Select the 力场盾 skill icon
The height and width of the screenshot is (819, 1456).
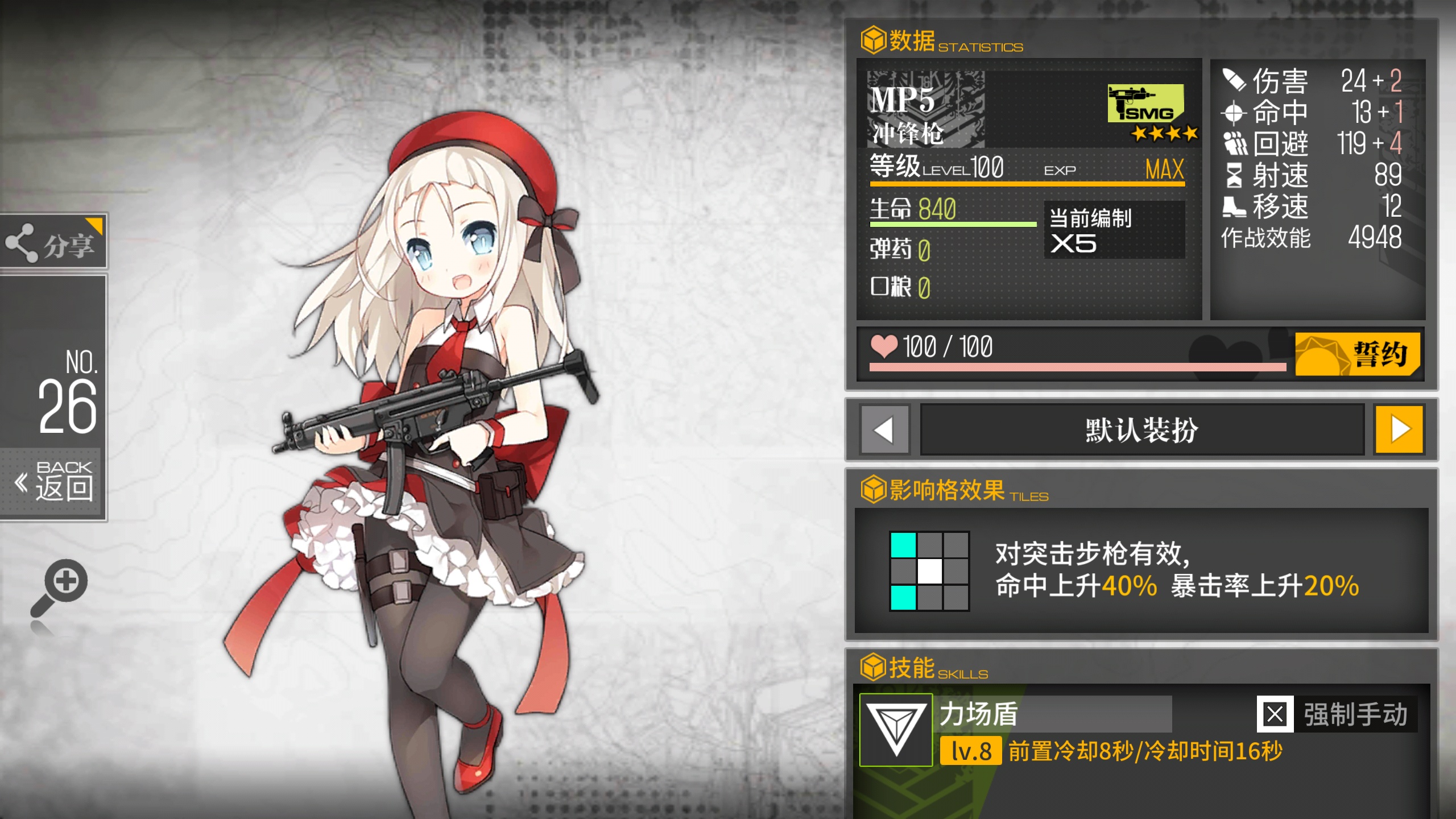point(896,730)
